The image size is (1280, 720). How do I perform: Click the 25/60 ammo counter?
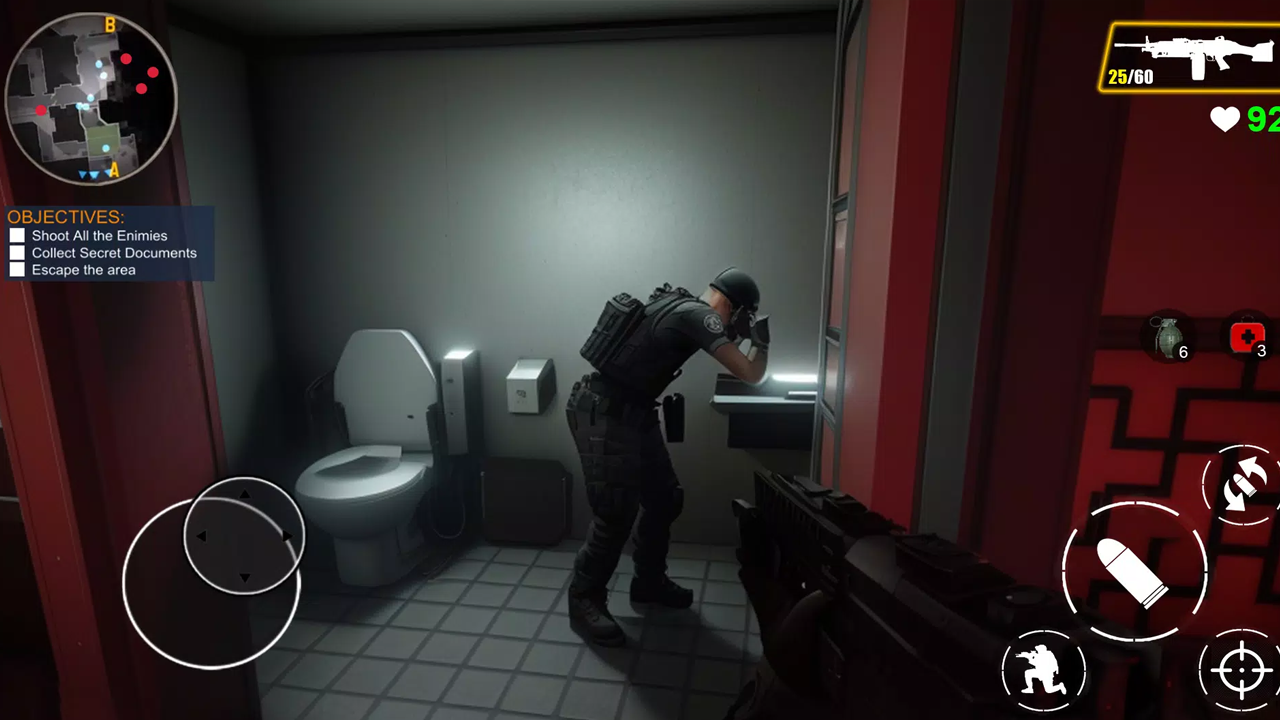(x=1131, y=77)
